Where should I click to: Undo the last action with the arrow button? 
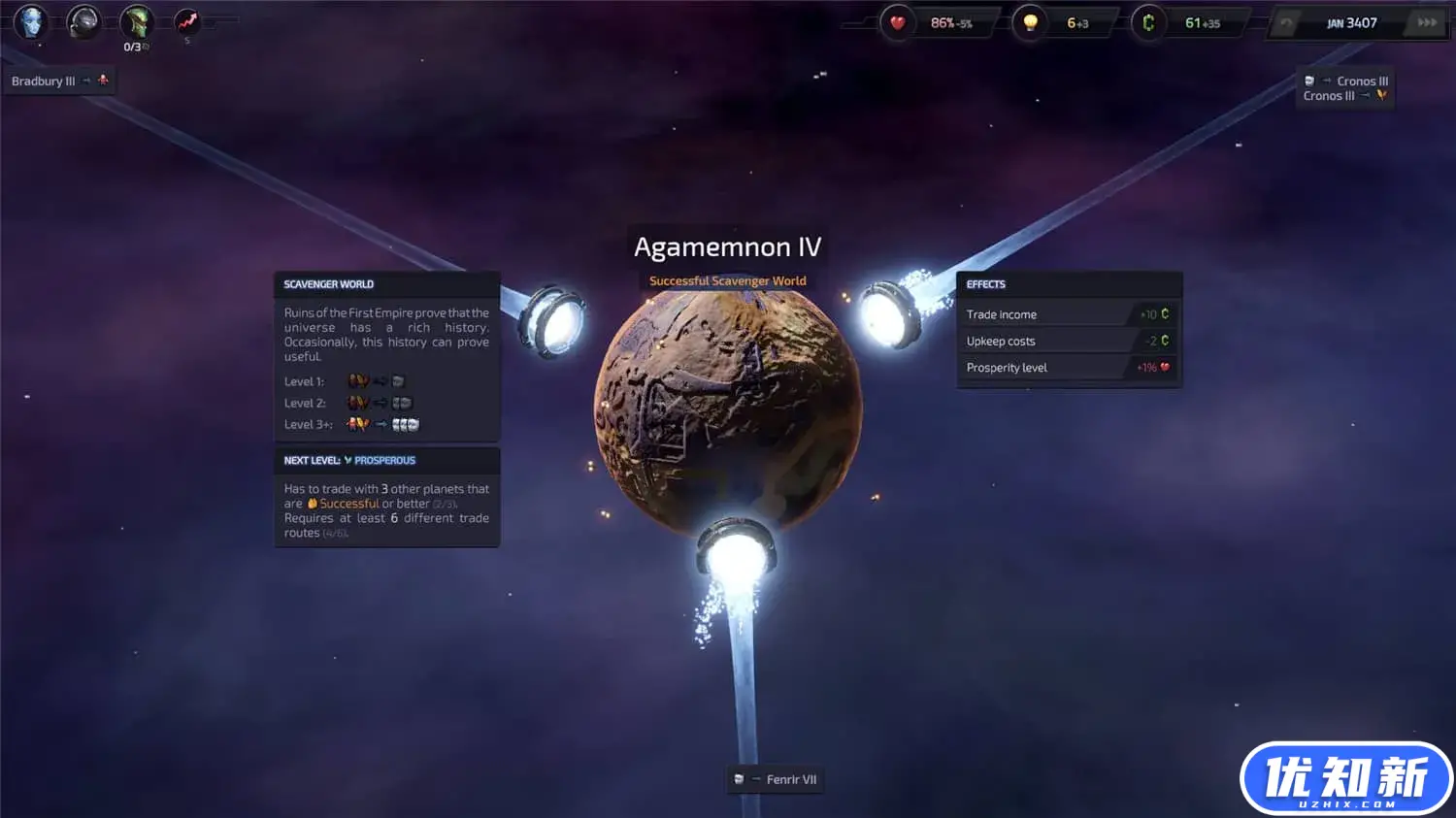click(1286, 23)
